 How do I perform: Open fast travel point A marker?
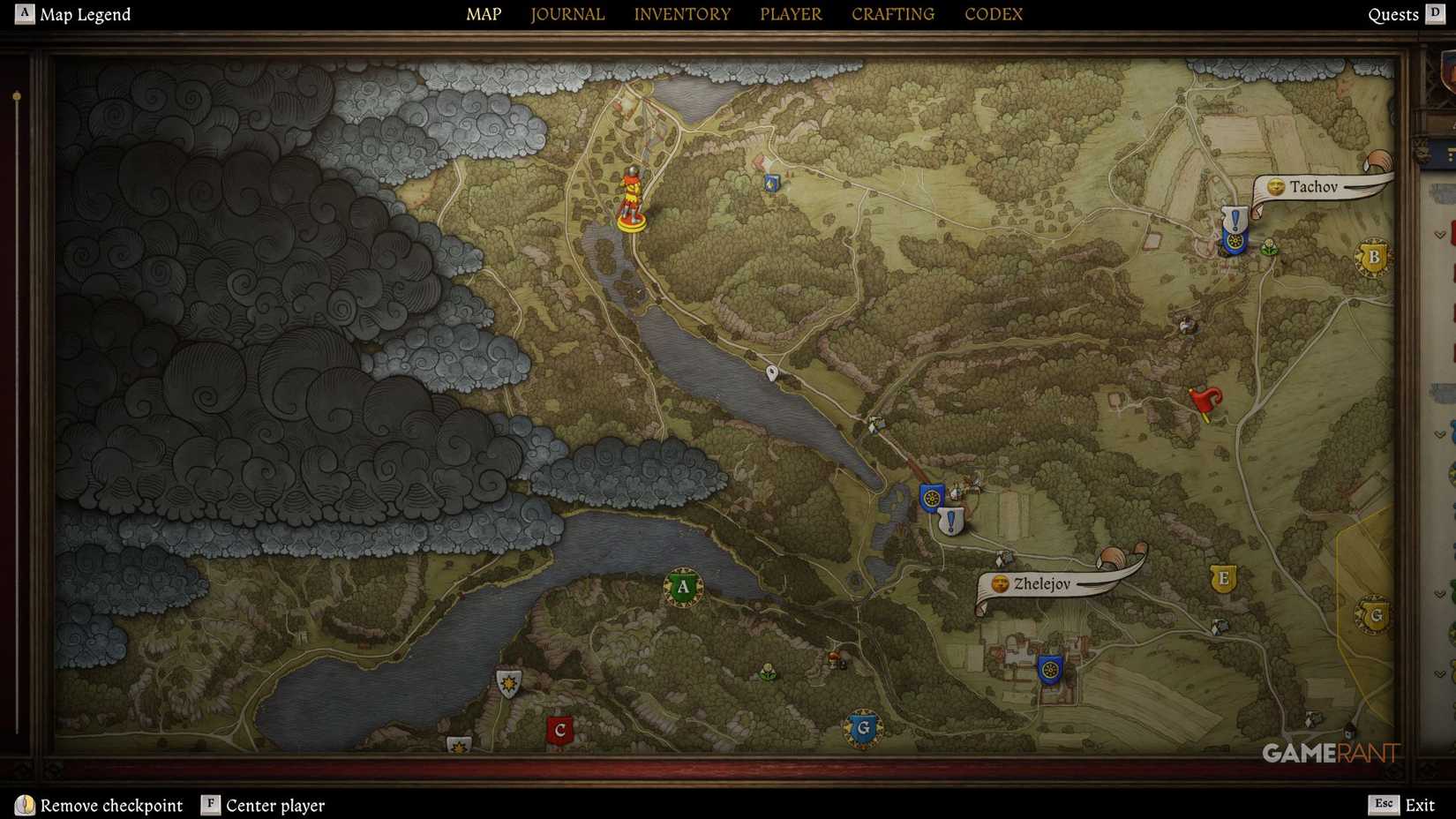tap(682, 586)
